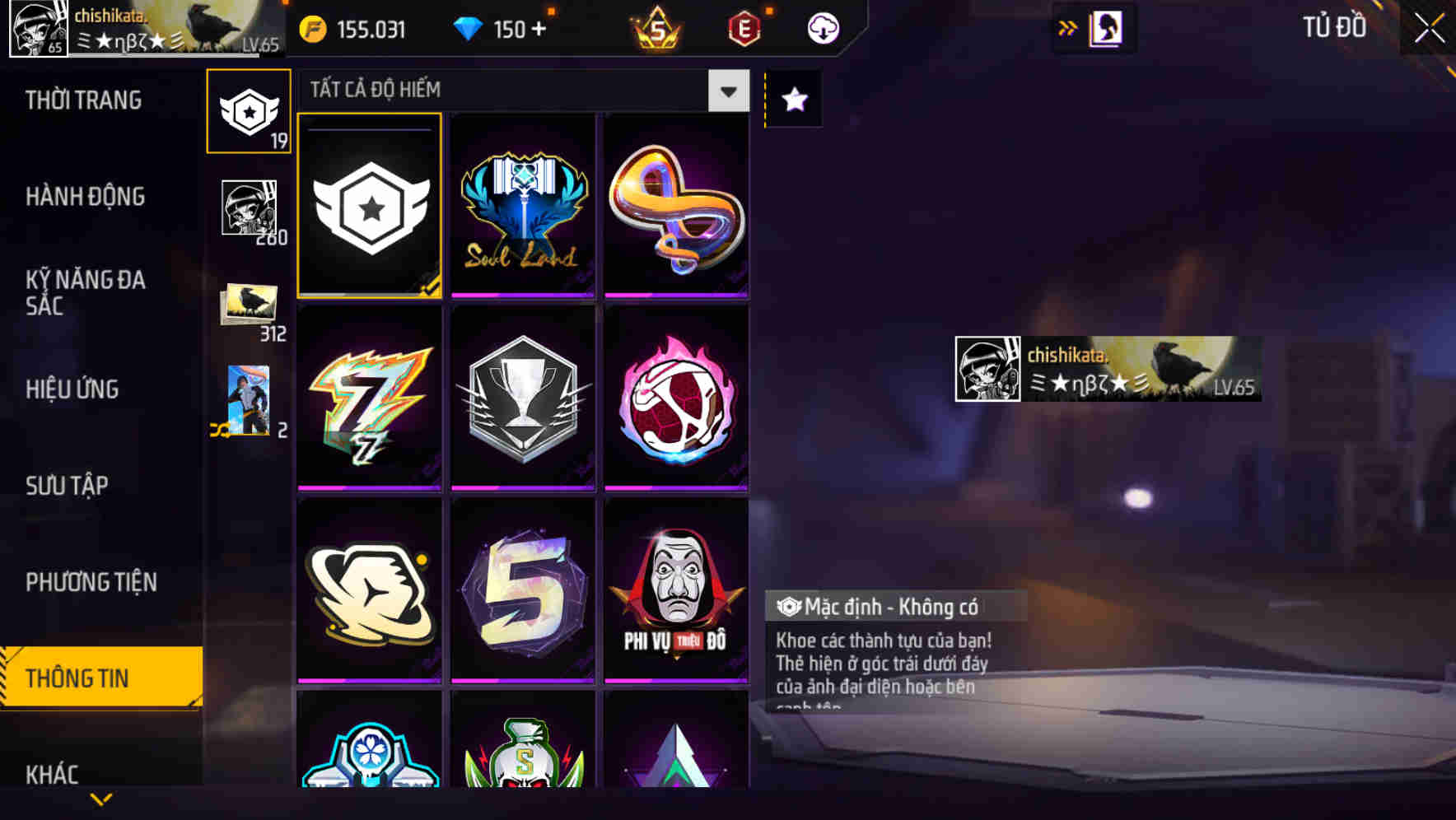Viewport: 1456px width, 820px height.
Task: Open the KHÁC section
Action: (x=53, y=774)
